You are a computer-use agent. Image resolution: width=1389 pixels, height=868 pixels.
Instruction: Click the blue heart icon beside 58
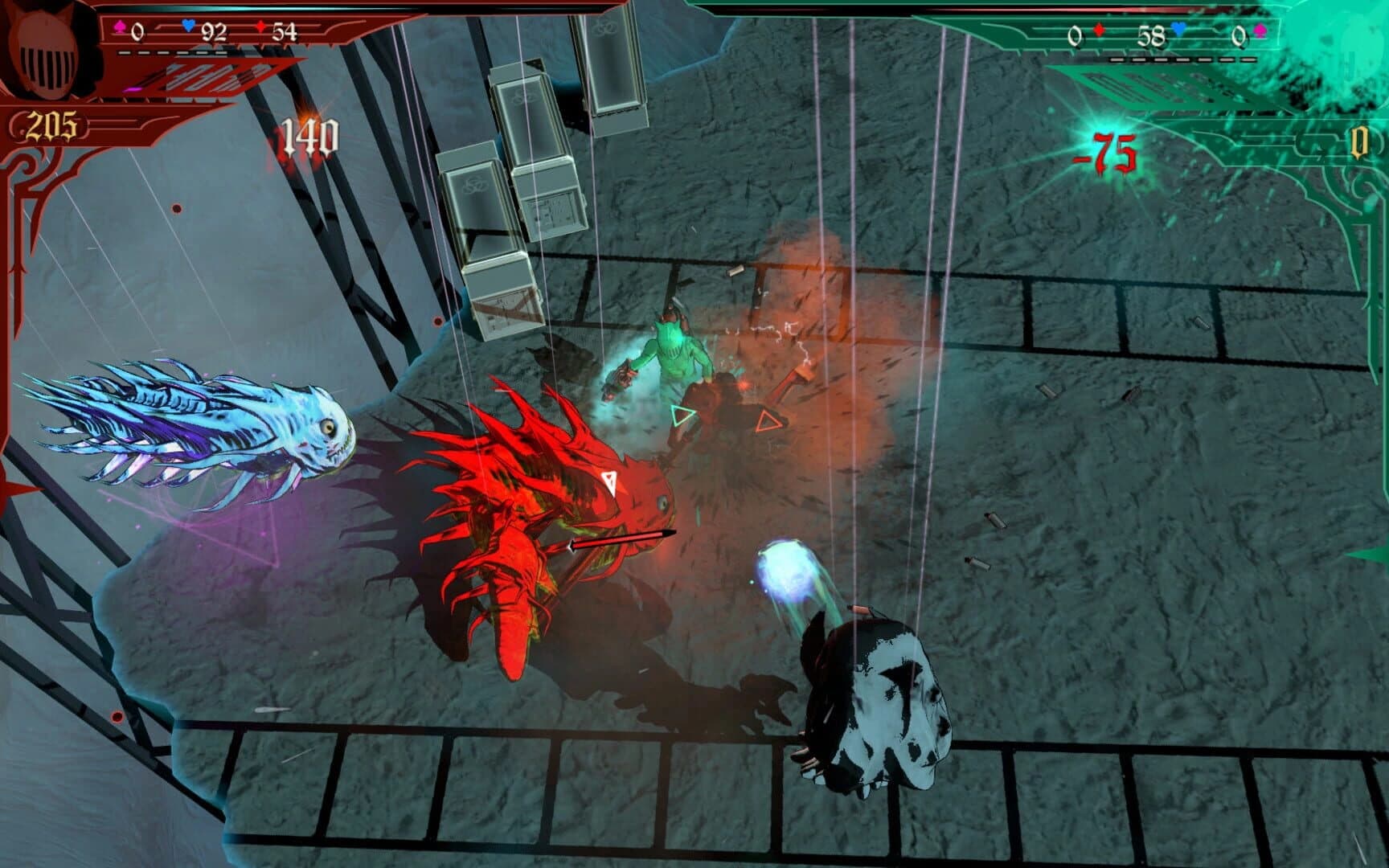click(1179, 31)
